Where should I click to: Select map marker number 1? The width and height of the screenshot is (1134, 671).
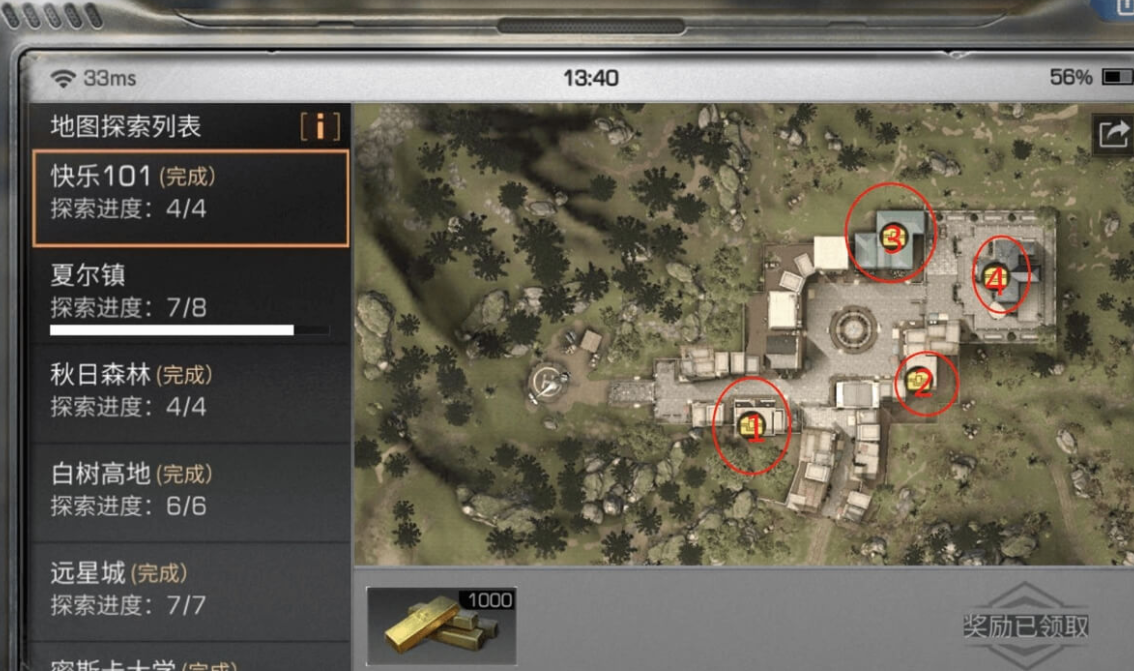[x=752, y=427]
